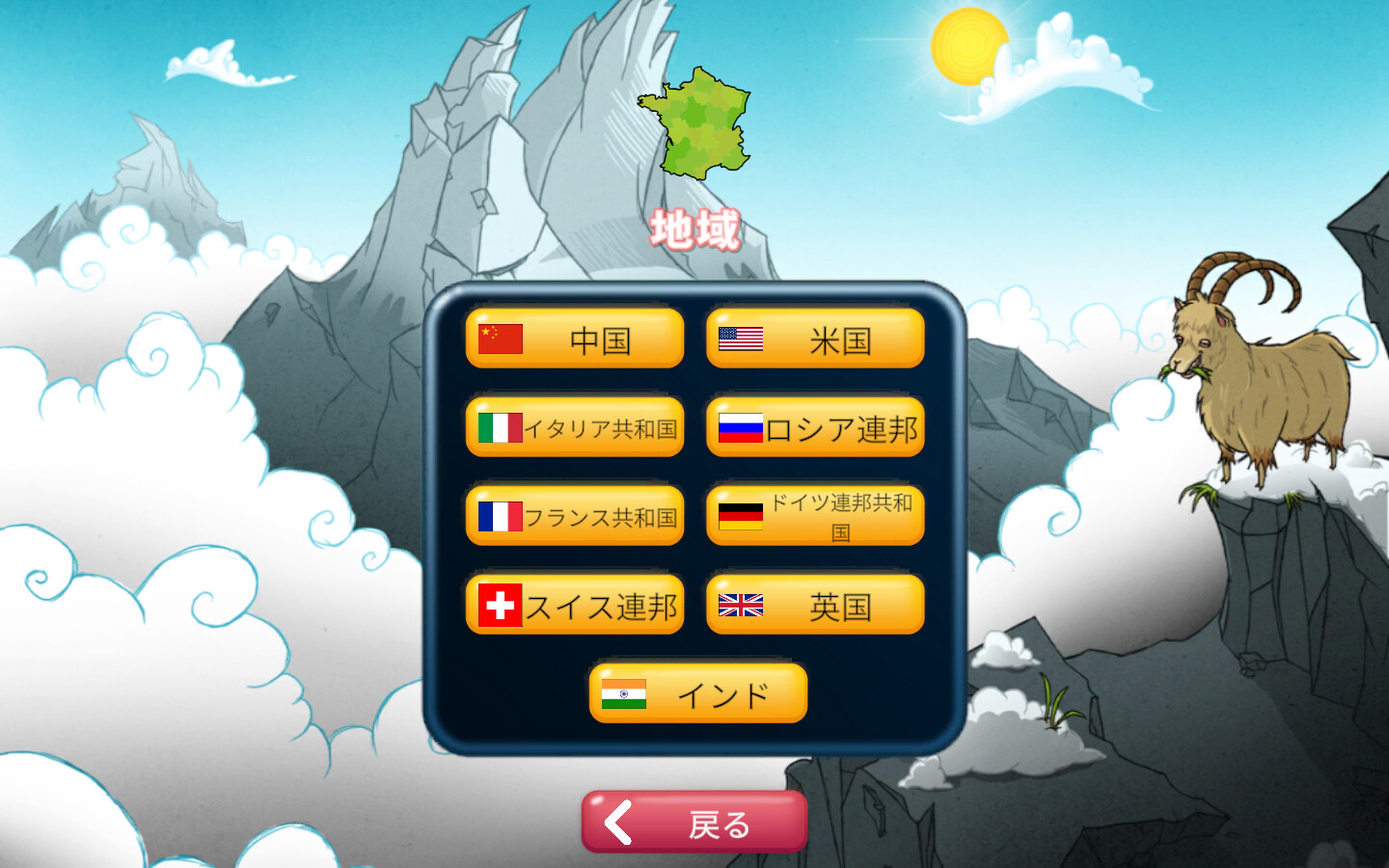This screenshot has width=1389, height=868.
Task: Click the Italian flag icon
Action: click(500, 427)
